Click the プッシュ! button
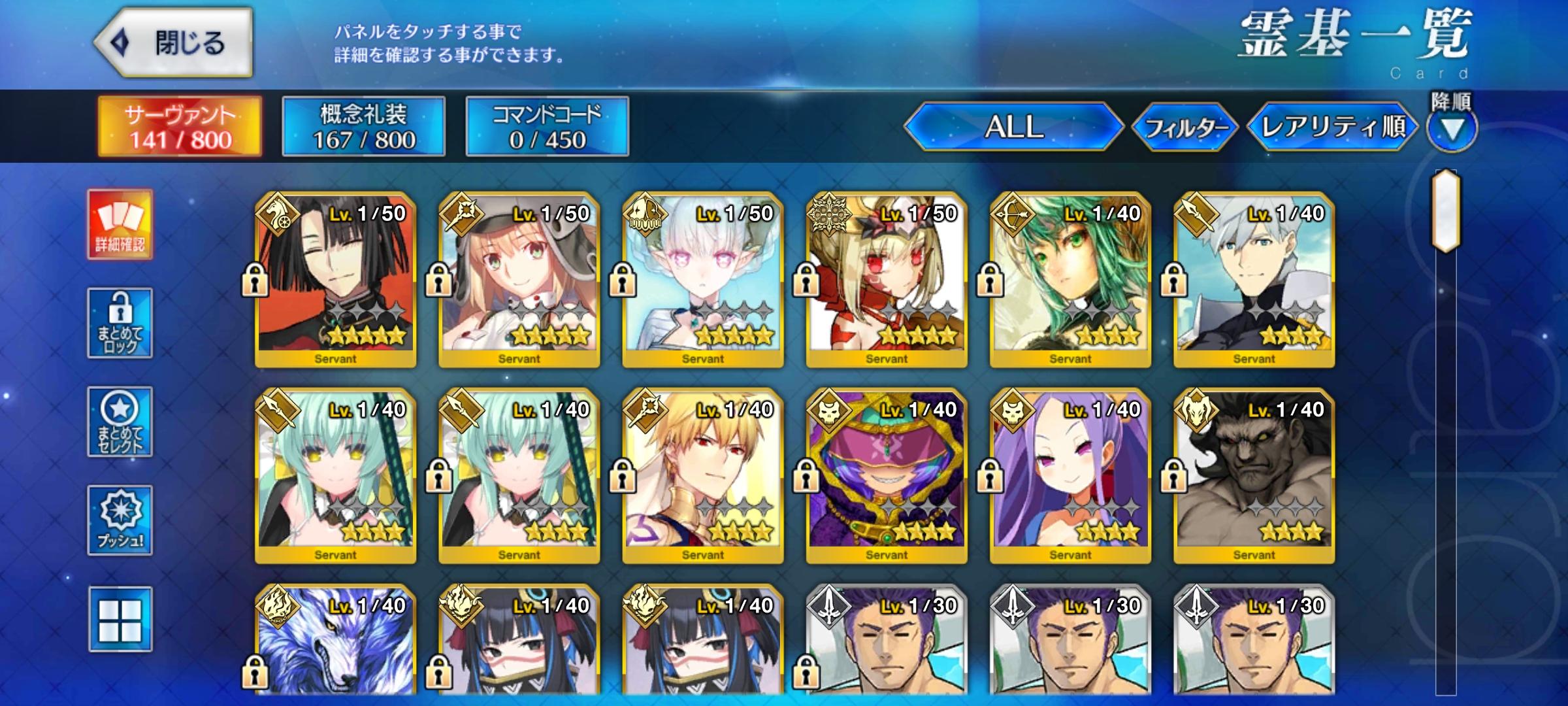 [120, 520]
